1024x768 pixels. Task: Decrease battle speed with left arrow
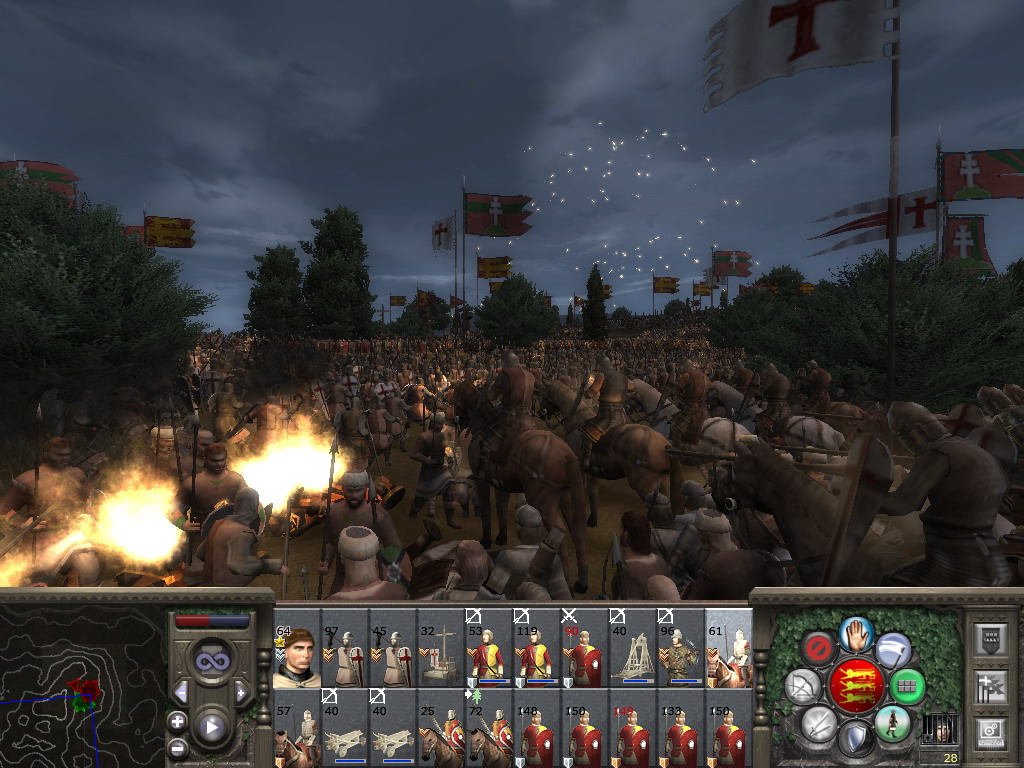click(x=181, y=692)
